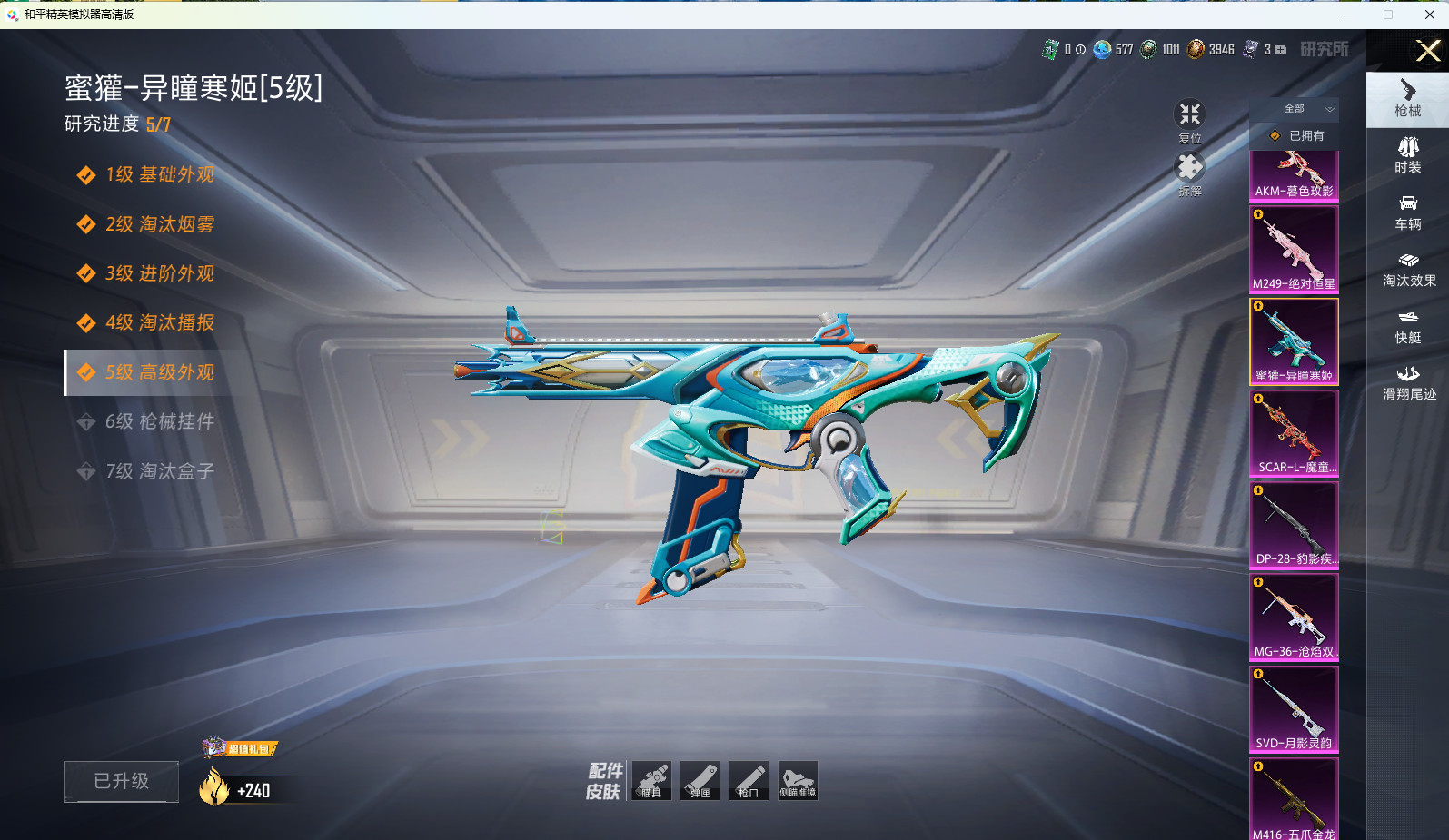Switch to the 滑翔尾迹 glide trail tab
The width and height of the screenshot is (1449, 840).
point(1408,382)
